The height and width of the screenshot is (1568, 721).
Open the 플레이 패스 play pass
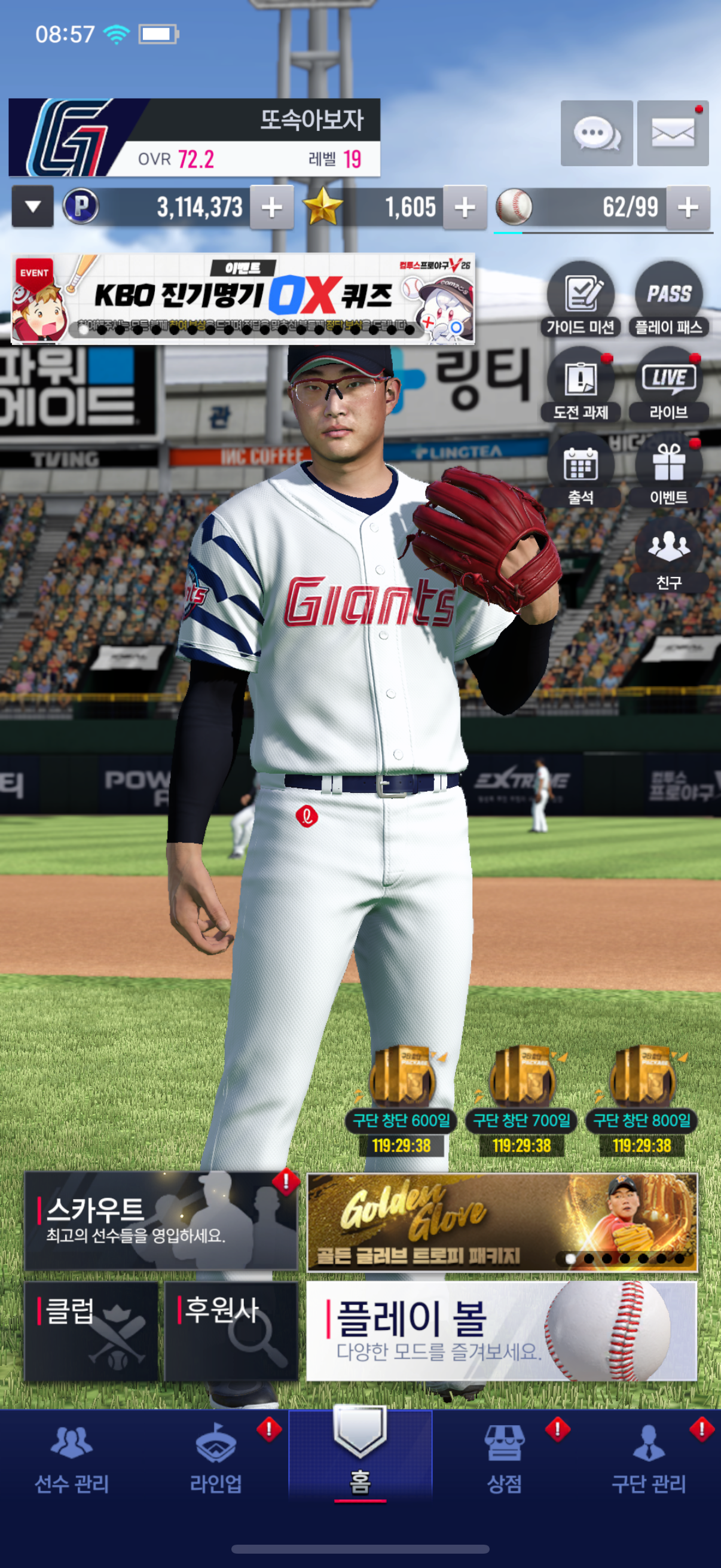tap(668, 300)
